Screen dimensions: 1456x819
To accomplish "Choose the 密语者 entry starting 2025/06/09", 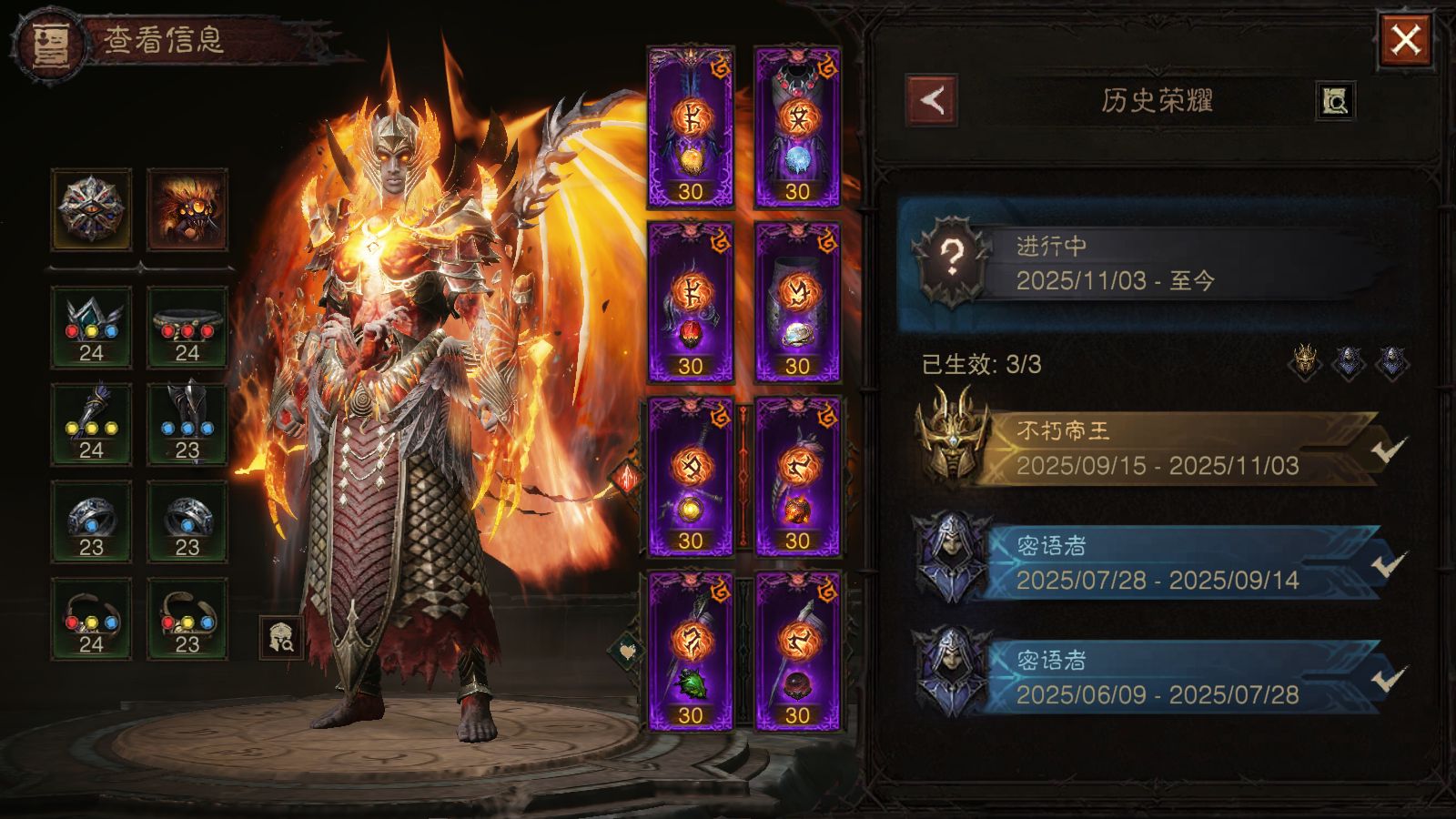I will (1156, 677).
